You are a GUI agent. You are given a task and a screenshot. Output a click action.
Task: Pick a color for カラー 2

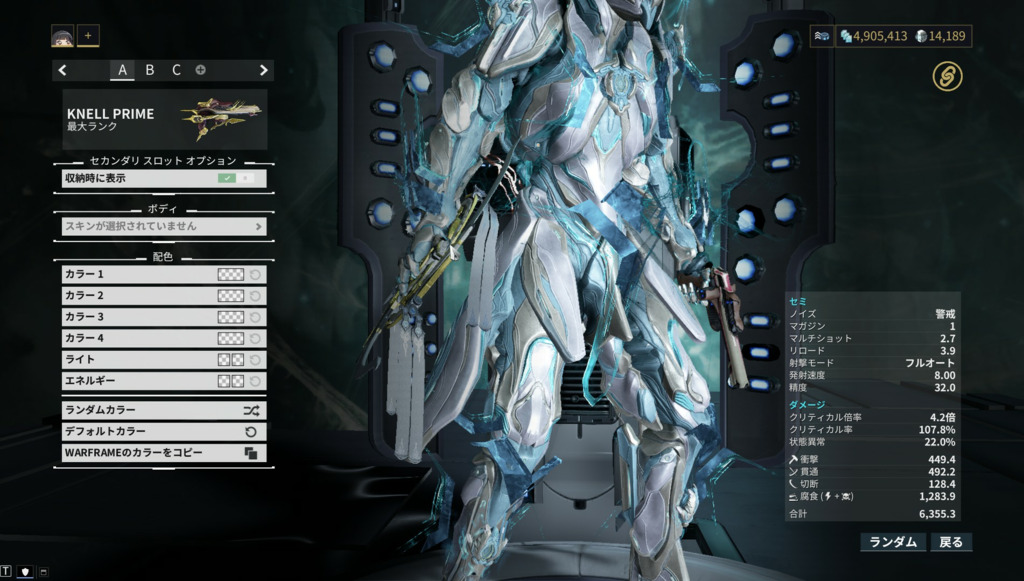tap(231, 296)
